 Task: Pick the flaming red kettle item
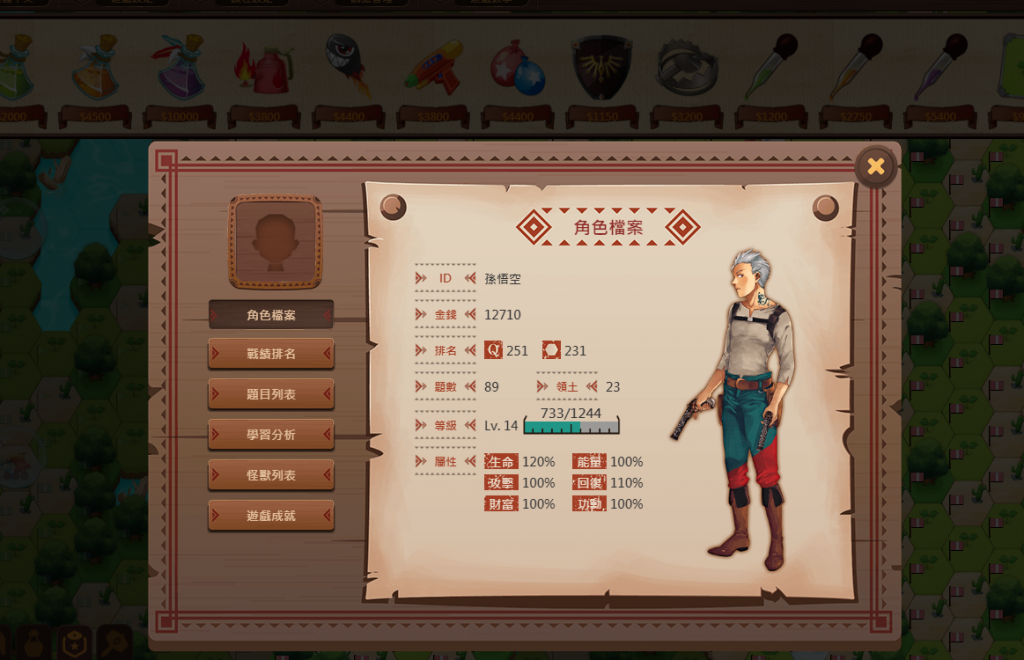(263, 68)
